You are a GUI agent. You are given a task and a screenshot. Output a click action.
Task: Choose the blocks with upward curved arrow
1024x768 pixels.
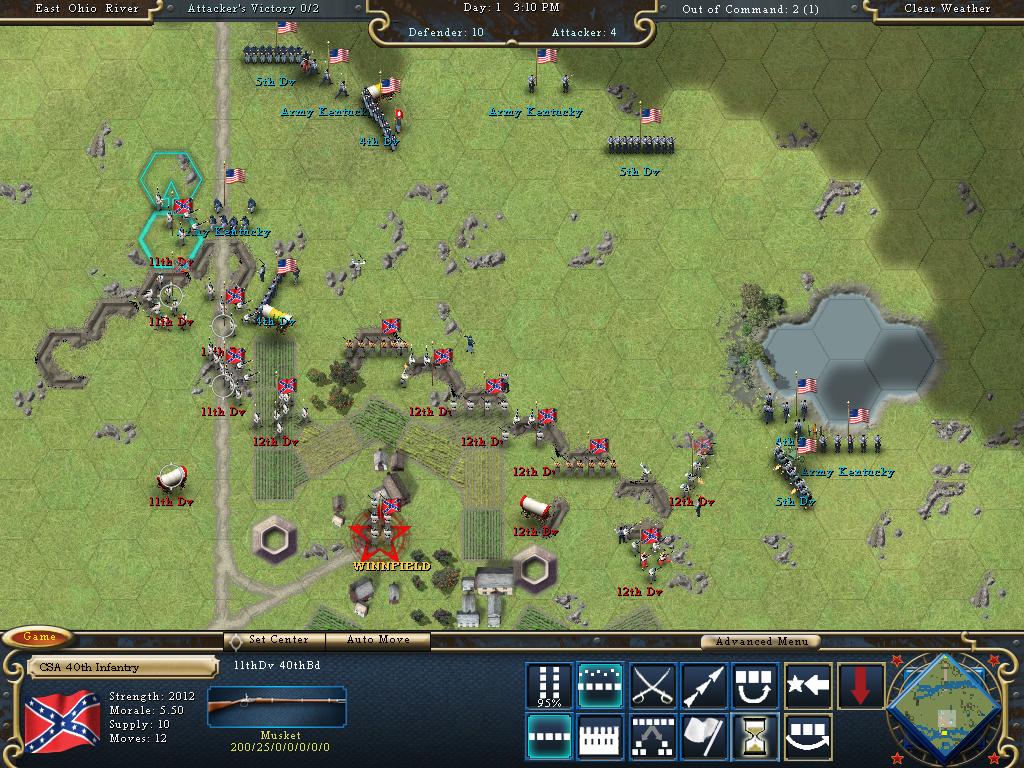tap(755, 686)
